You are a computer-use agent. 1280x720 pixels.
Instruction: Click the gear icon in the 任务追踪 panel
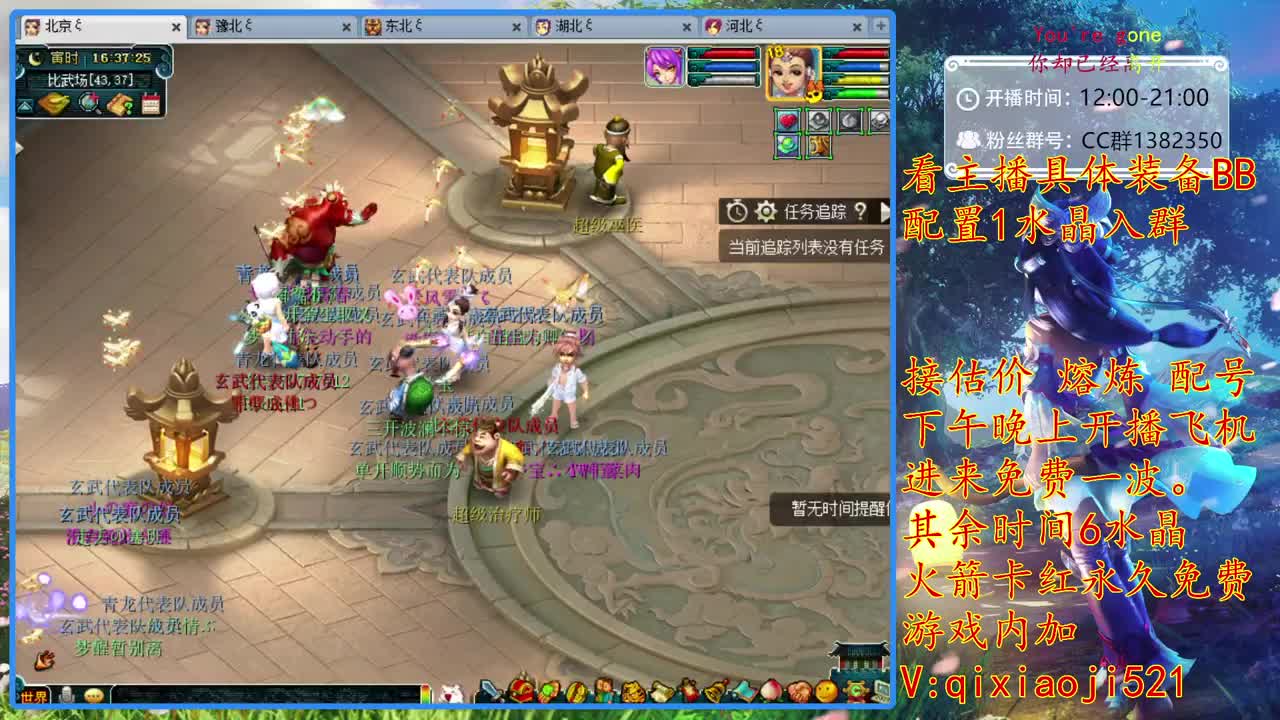(x=764, y=210)
